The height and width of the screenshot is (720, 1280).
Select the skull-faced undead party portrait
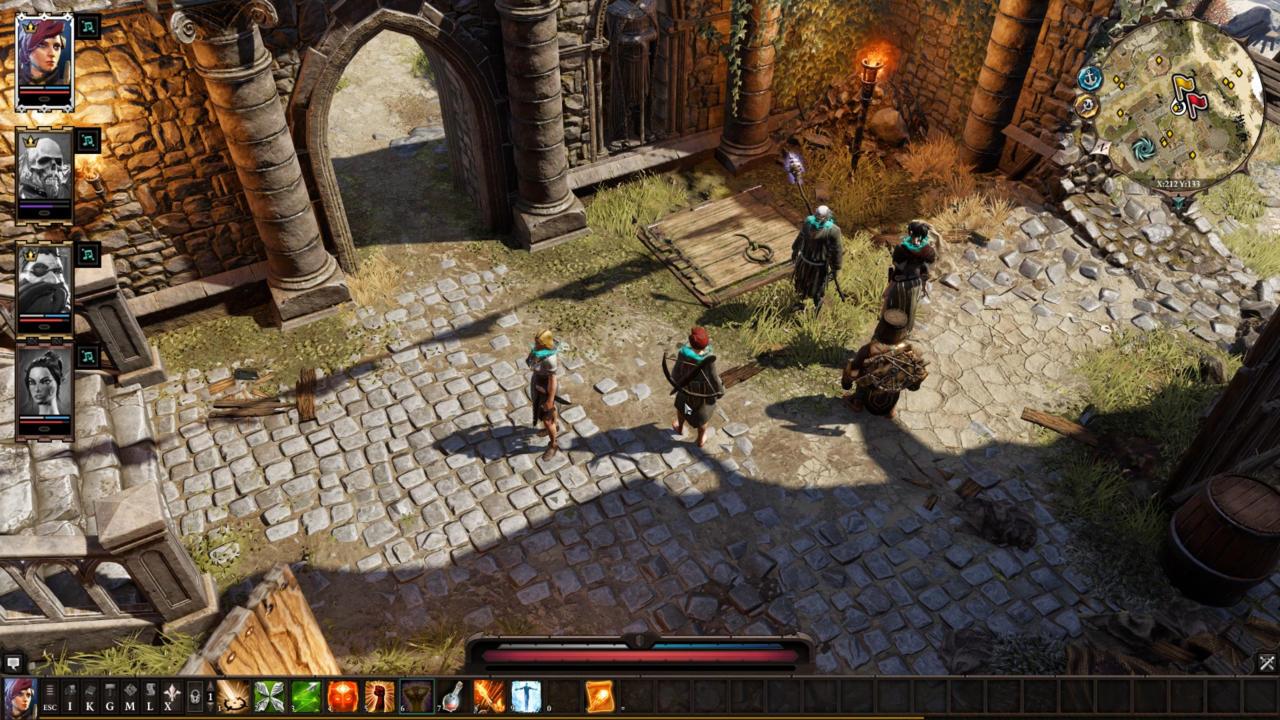[44, 170]
